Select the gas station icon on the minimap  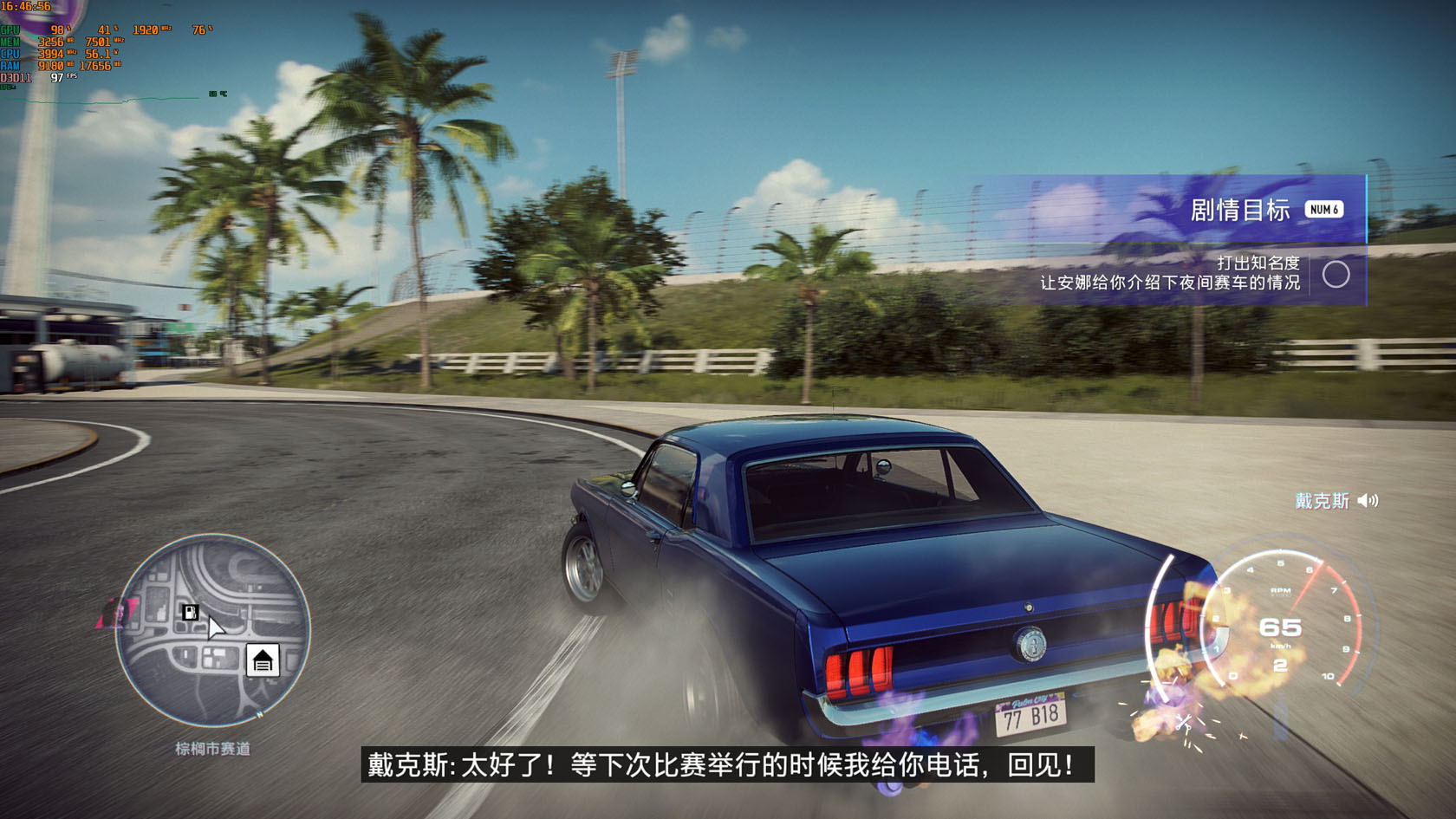pos(189,611)
